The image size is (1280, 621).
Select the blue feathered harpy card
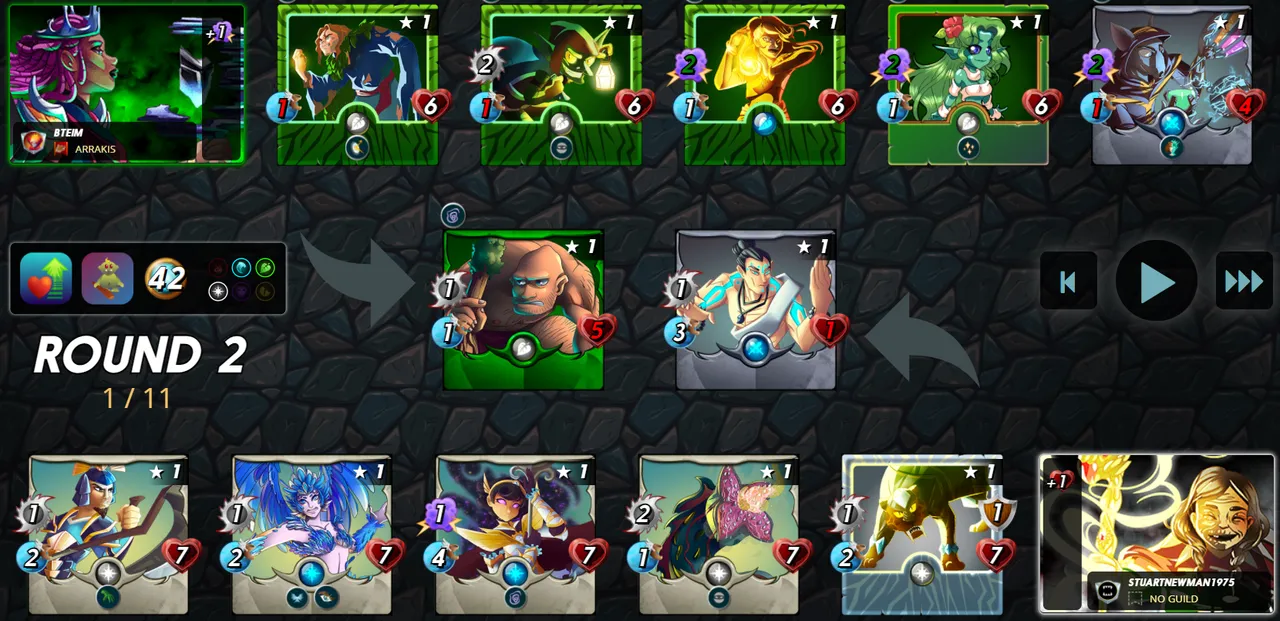312,534
